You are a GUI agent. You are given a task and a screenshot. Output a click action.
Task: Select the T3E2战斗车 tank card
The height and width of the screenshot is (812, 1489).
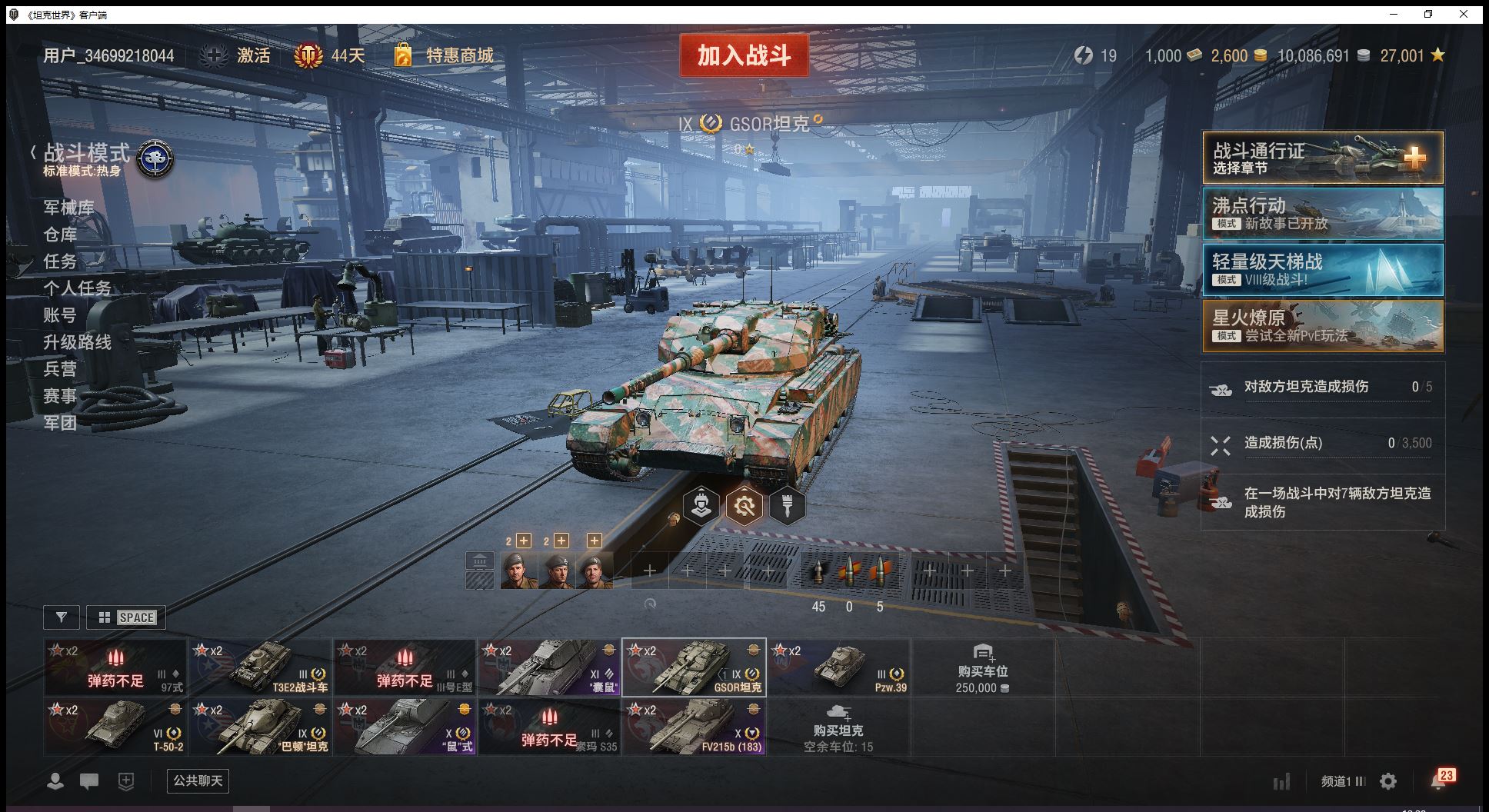point(261,667)
